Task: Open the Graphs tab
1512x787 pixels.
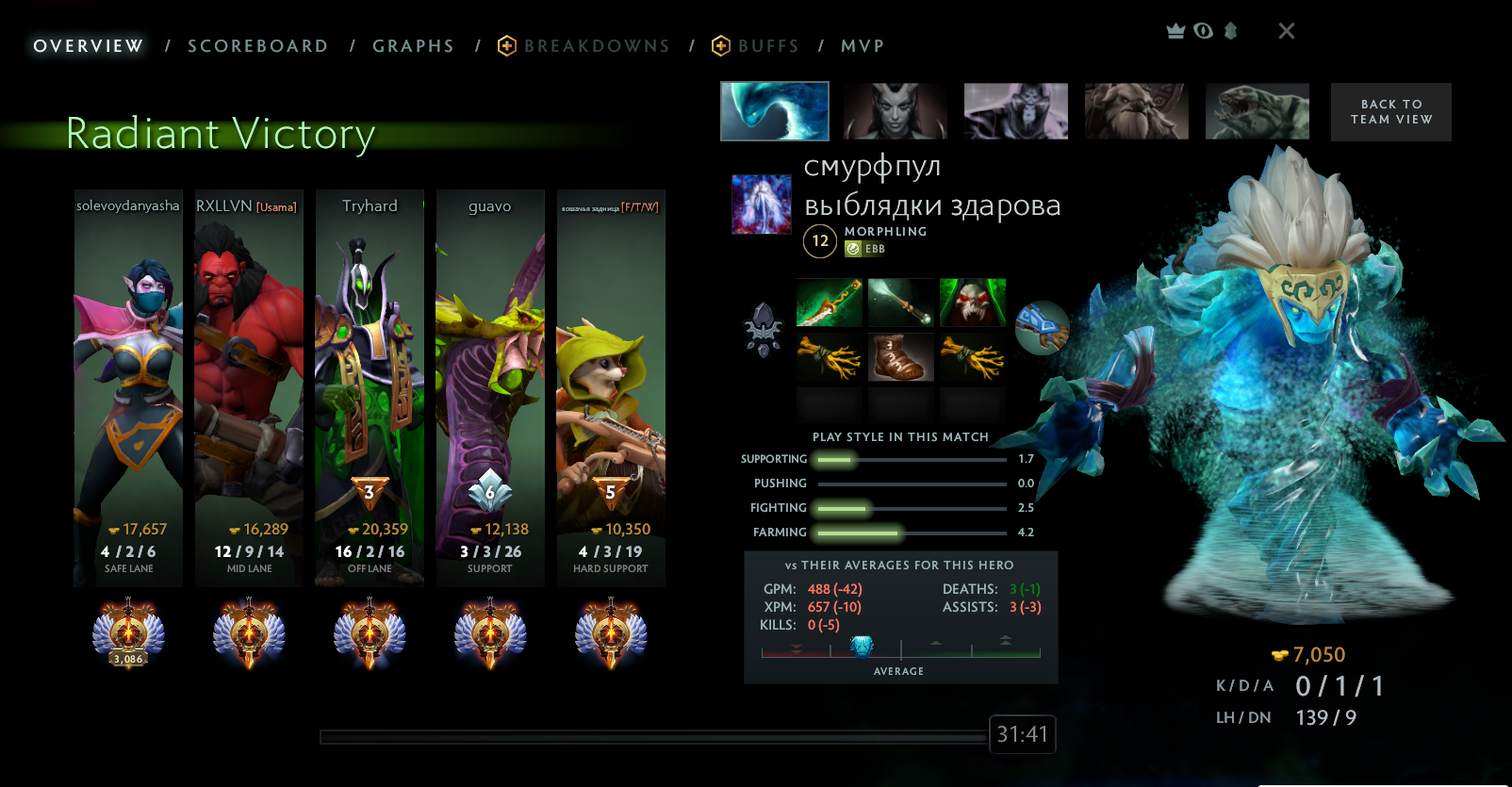Action: tap(413, 46)
